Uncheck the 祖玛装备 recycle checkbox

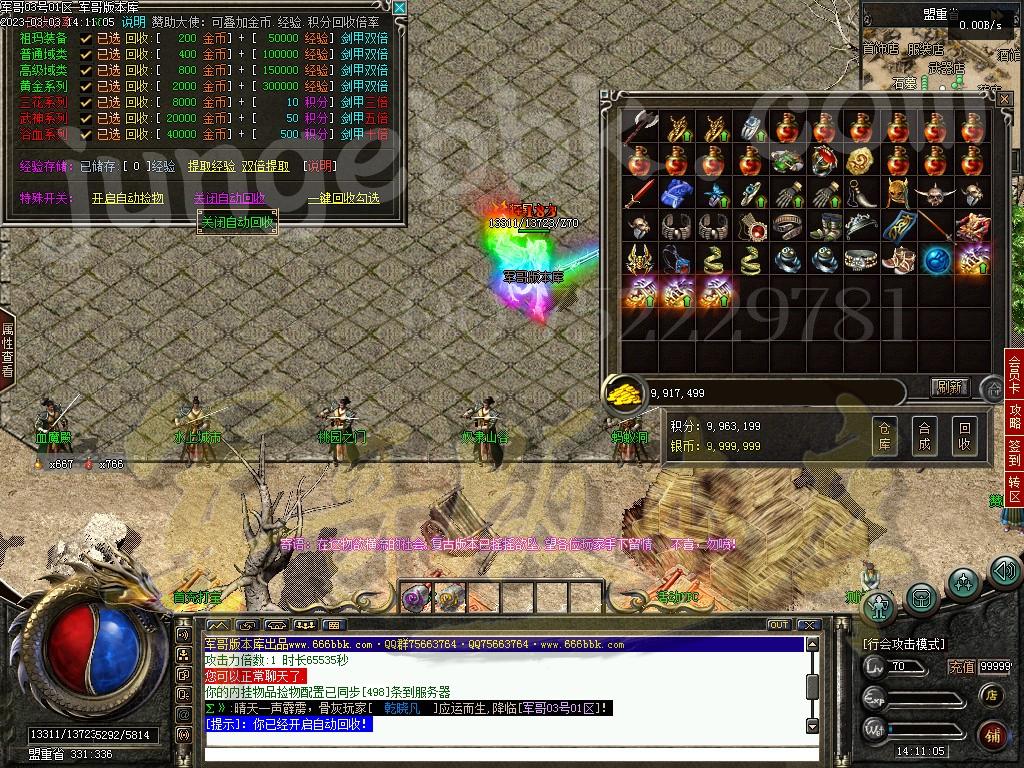pyautogui.click(x=86, y=38)
